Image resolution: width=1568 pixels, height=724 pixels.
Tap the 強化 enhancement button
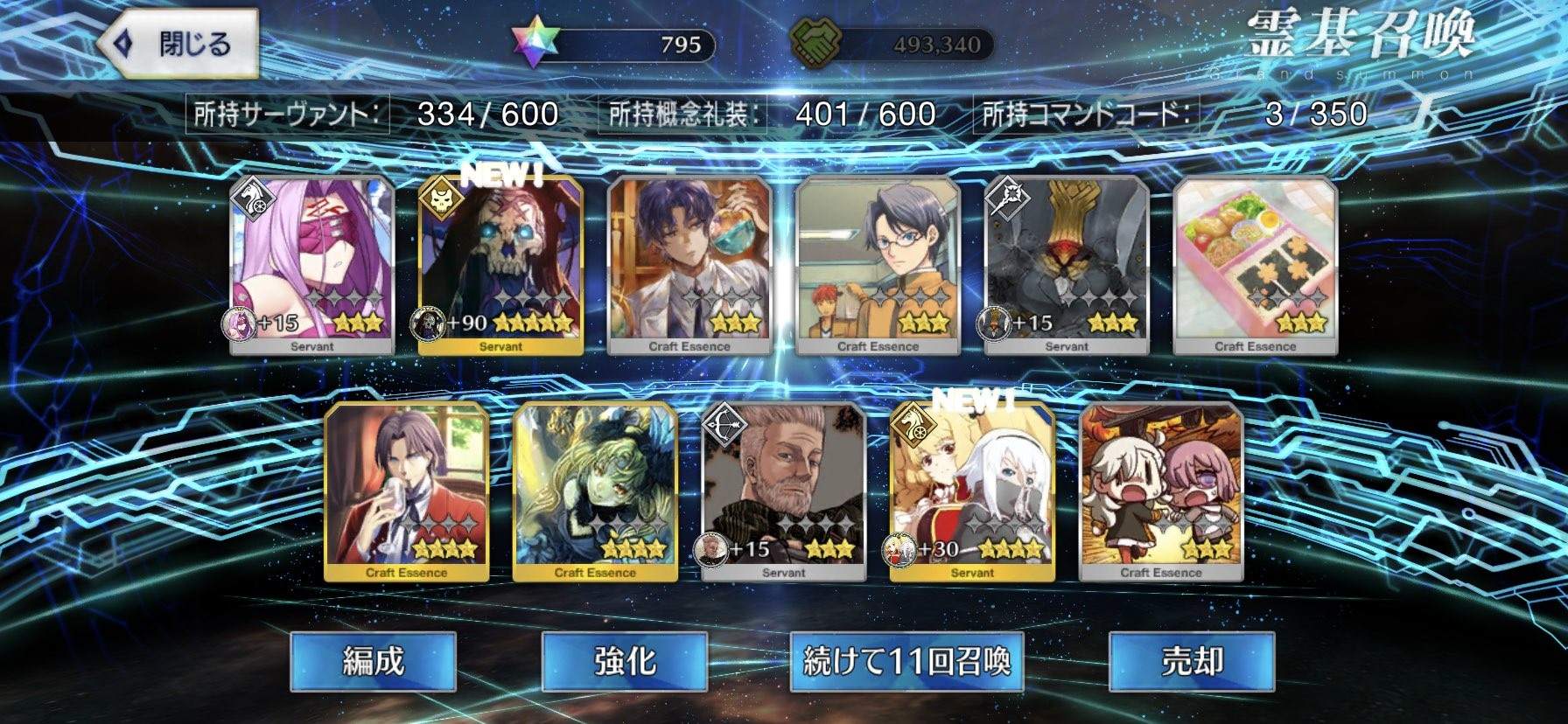pos(623,662)
